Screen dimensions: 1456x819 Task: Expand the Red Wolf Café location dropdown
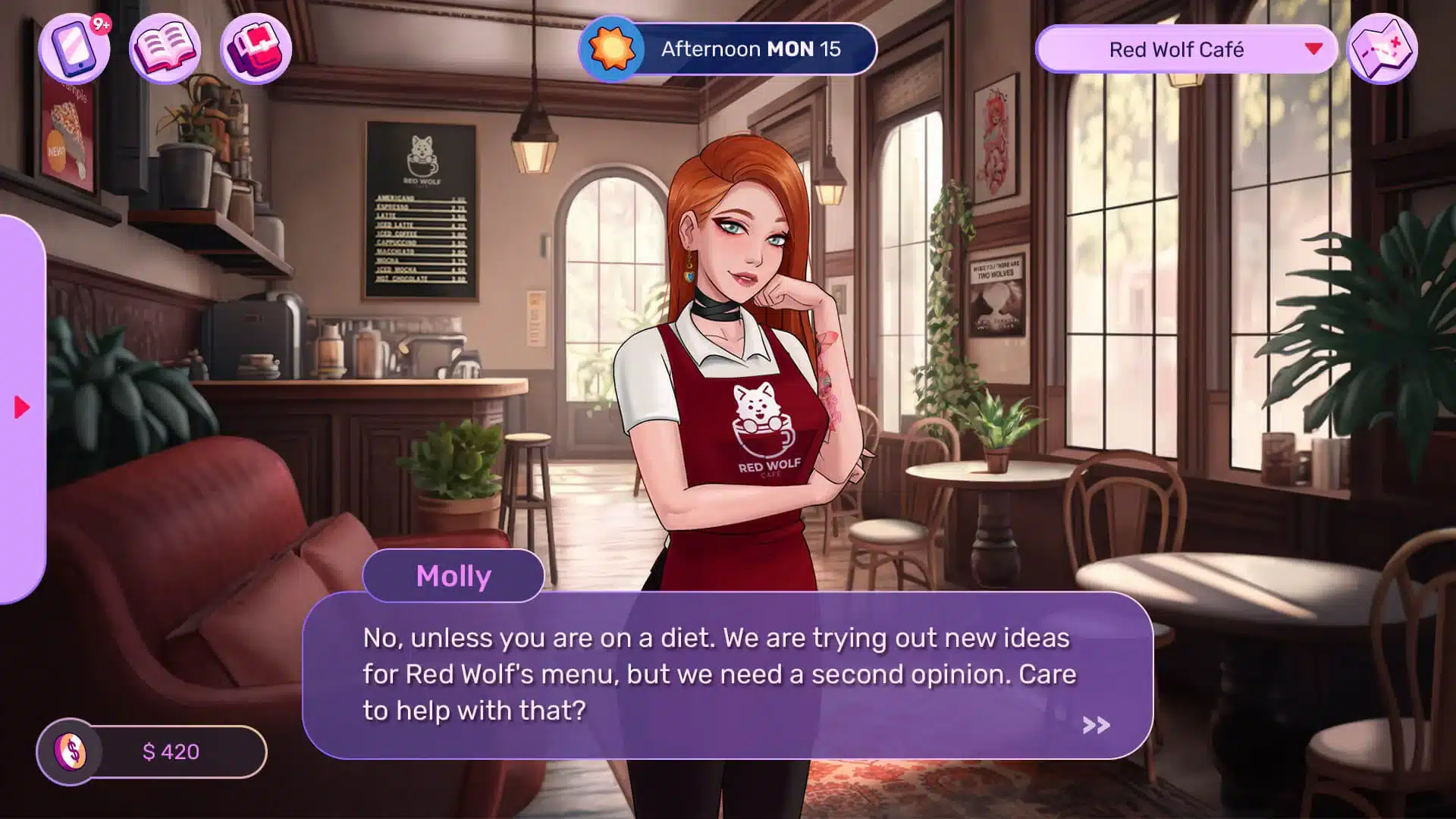coord(1313,49)
